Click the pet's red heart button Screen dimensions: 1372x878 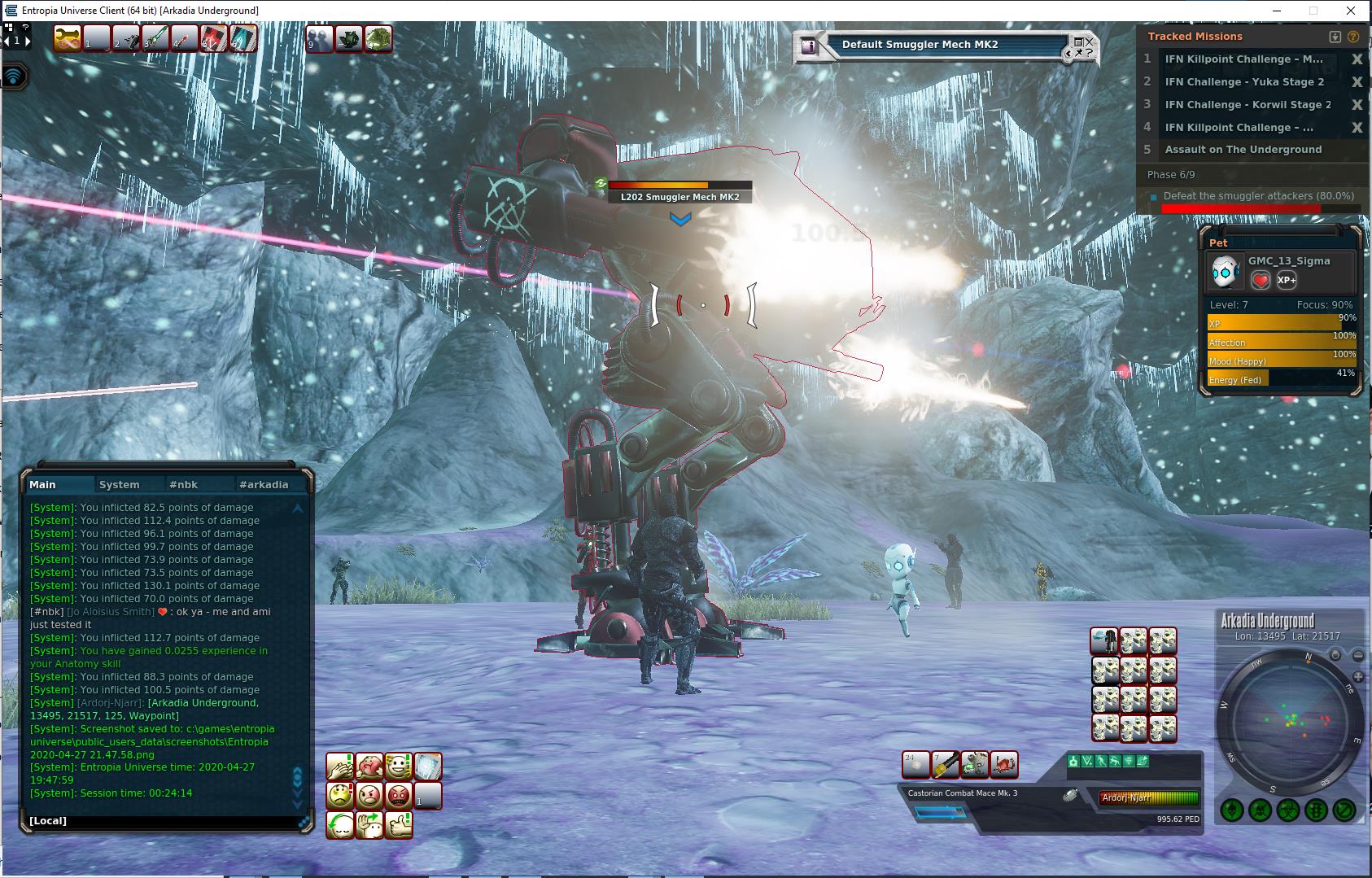(x=1260, y=281)
